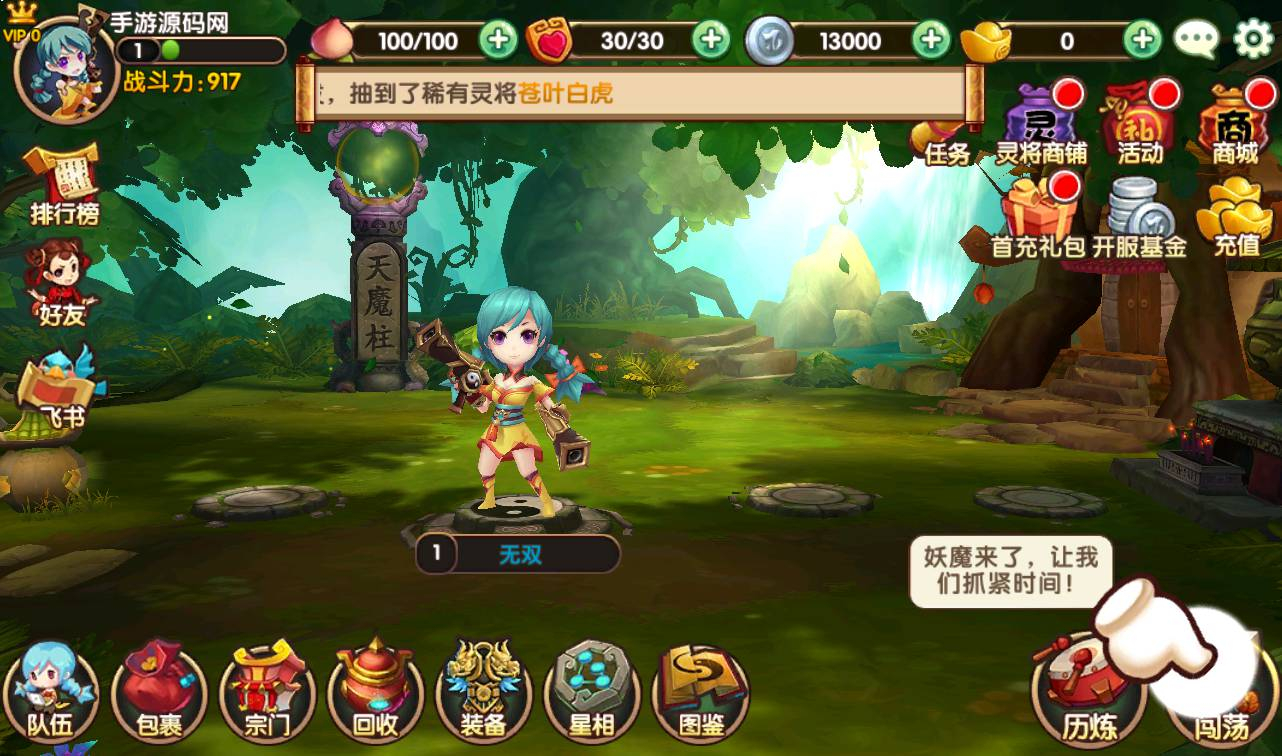Screen dimensions: 1282x756
Task: Open the 好友 friends list
Action: (x=62, y=285)
